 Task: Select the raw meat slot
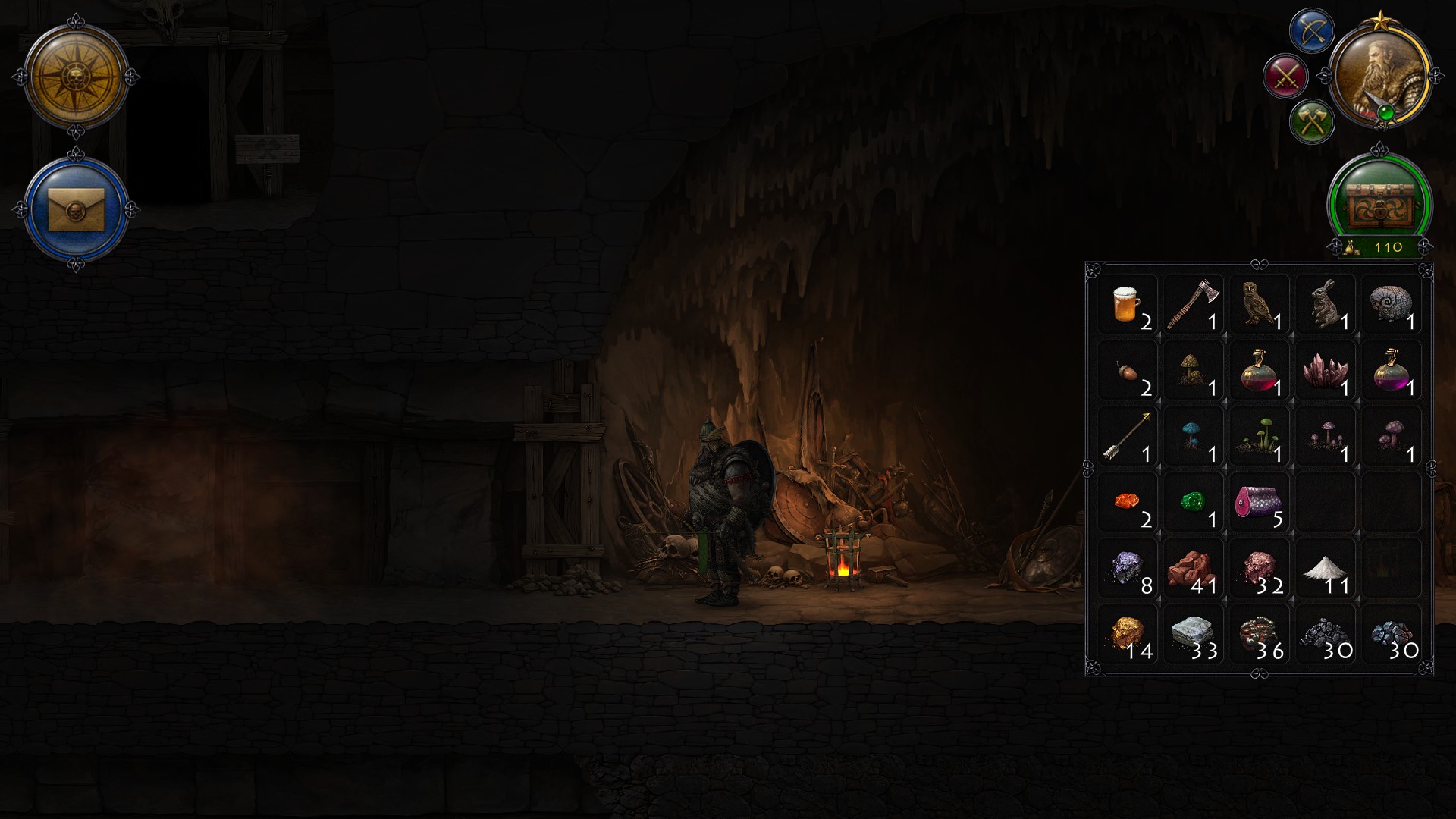(1260, 503)
